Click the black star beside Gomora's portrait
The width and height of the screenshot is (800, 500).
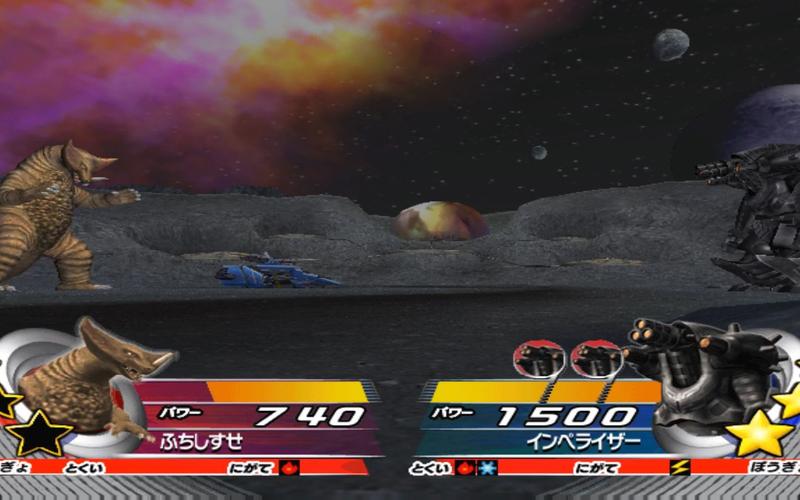(x=40, y=433)
